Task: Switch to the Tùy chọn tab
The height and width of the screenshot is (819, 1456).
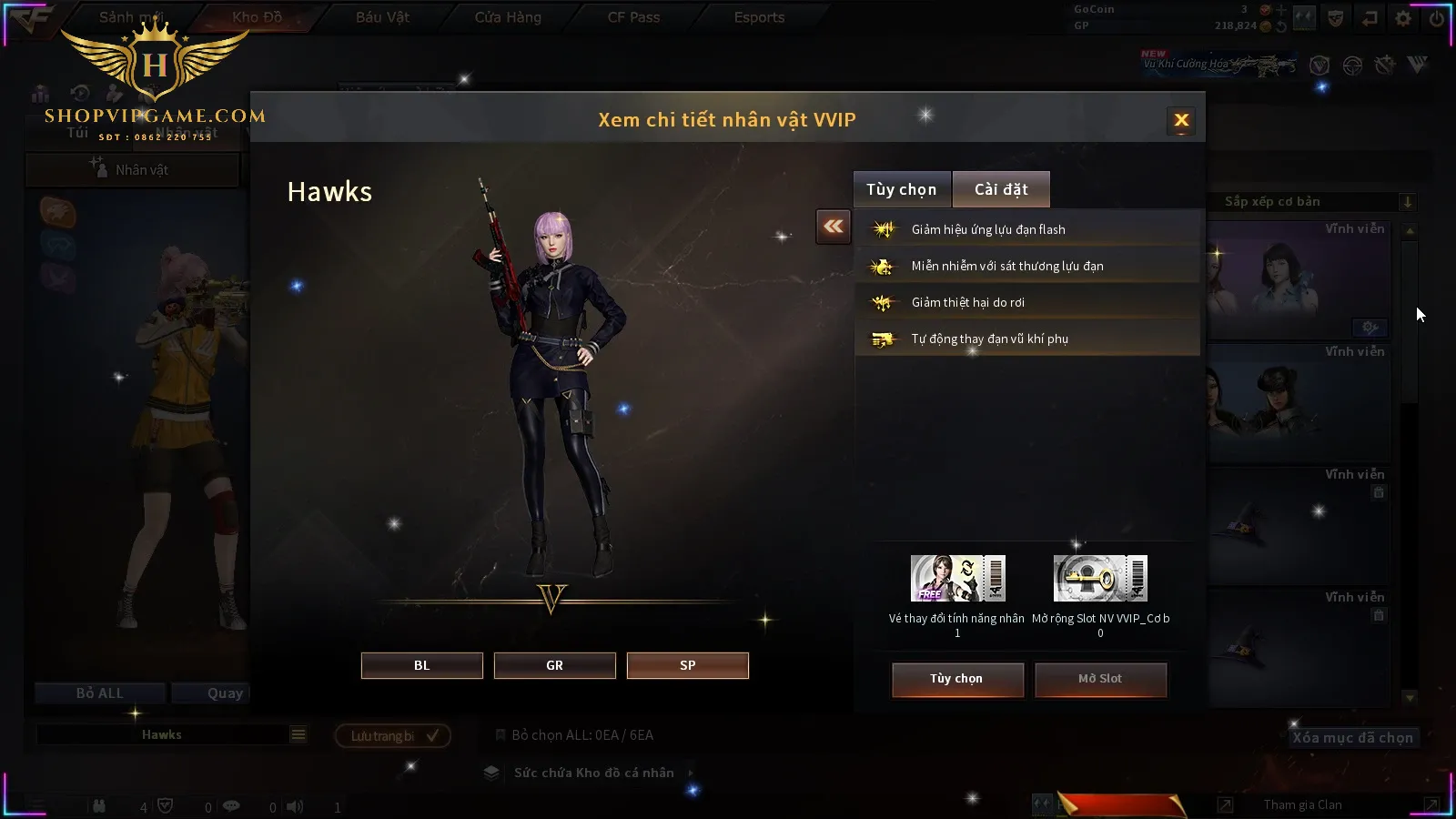Action: (901, 189)
